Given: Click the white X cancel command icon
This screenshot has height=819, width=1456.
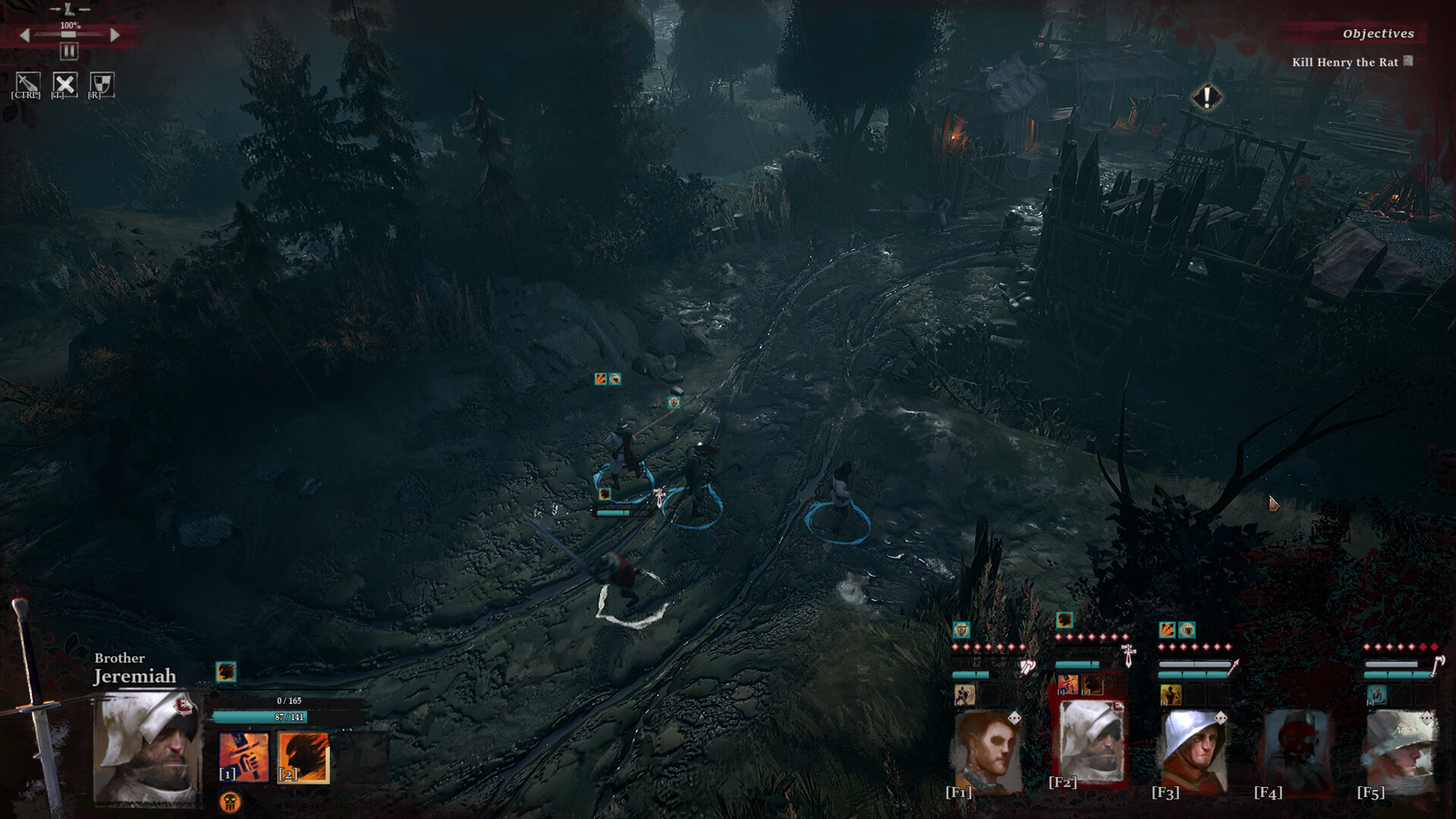Looking at the screenshot, I should coord(64,83).
